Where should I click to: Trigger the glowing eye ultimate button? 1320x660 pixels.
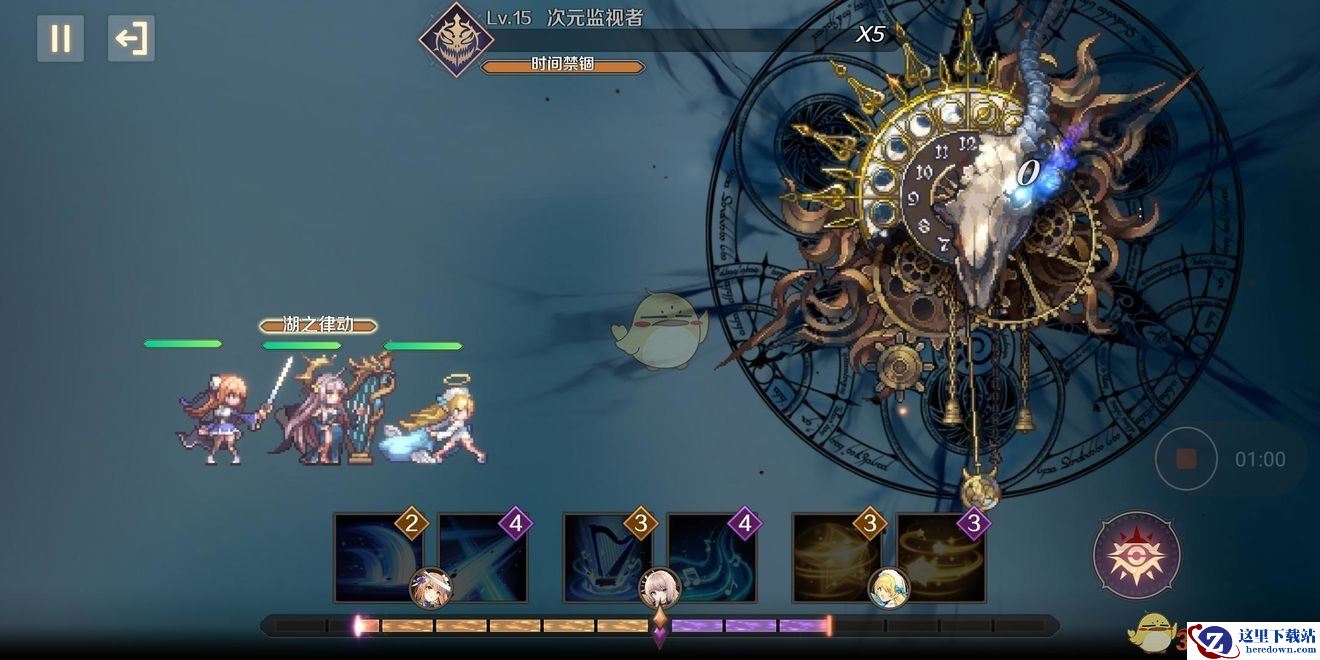pyautogui.click(x=1137, y=555)
